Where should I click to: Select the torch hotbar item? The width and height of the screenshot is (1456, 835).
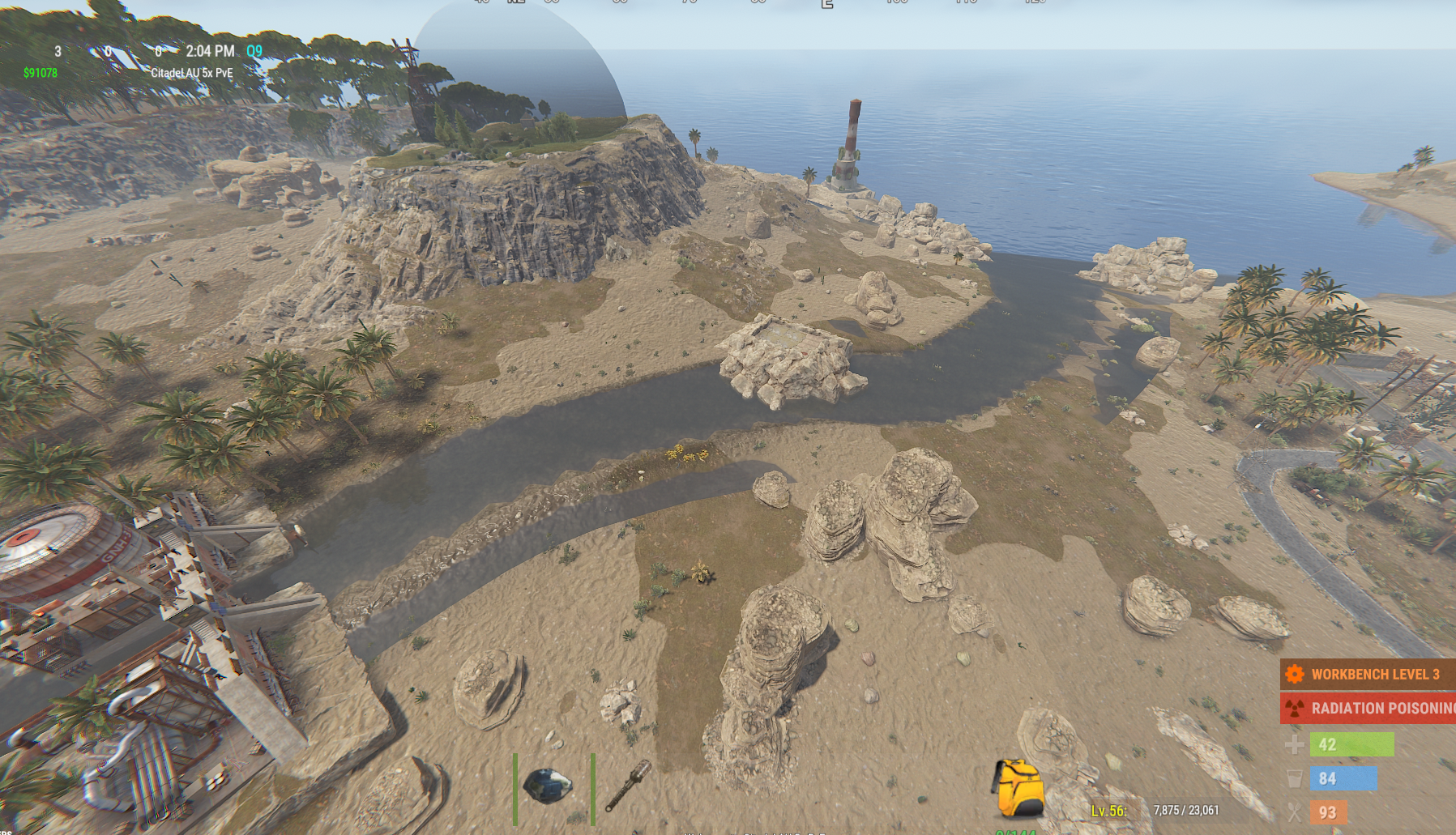point(629,784)
